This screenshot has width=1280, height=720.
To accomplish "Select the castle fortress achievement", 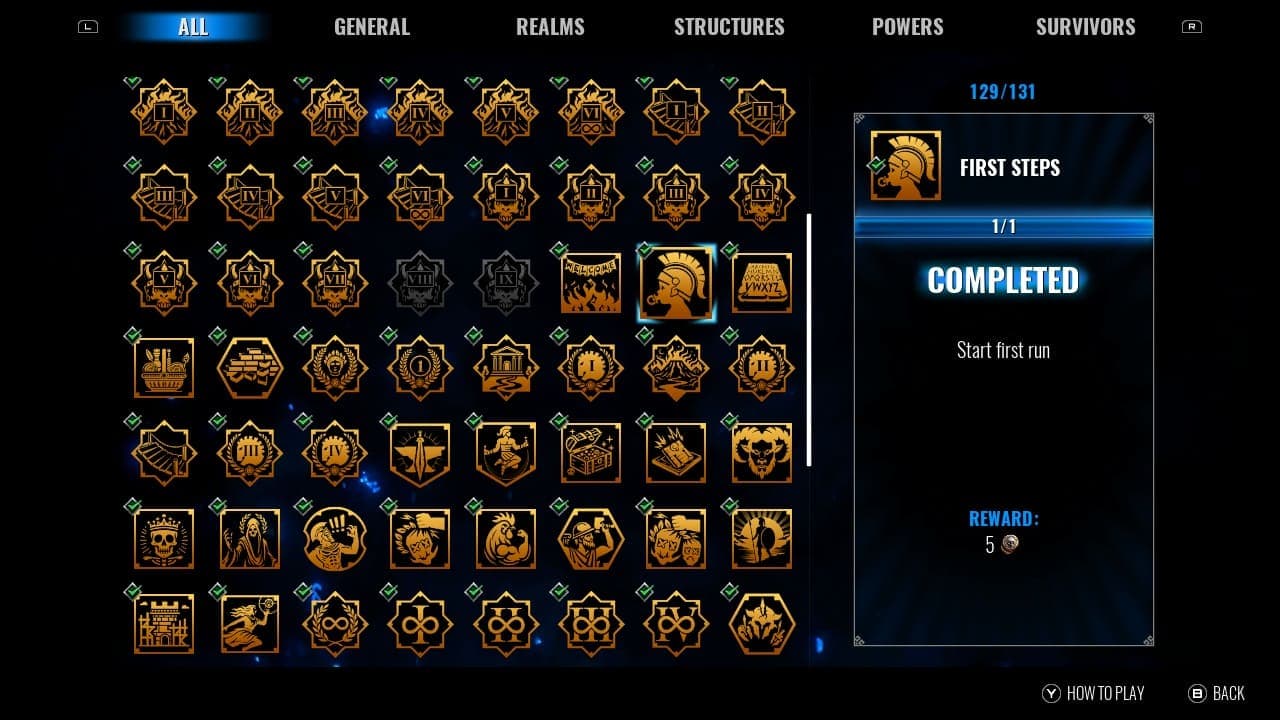I will [x=162, y=623].
